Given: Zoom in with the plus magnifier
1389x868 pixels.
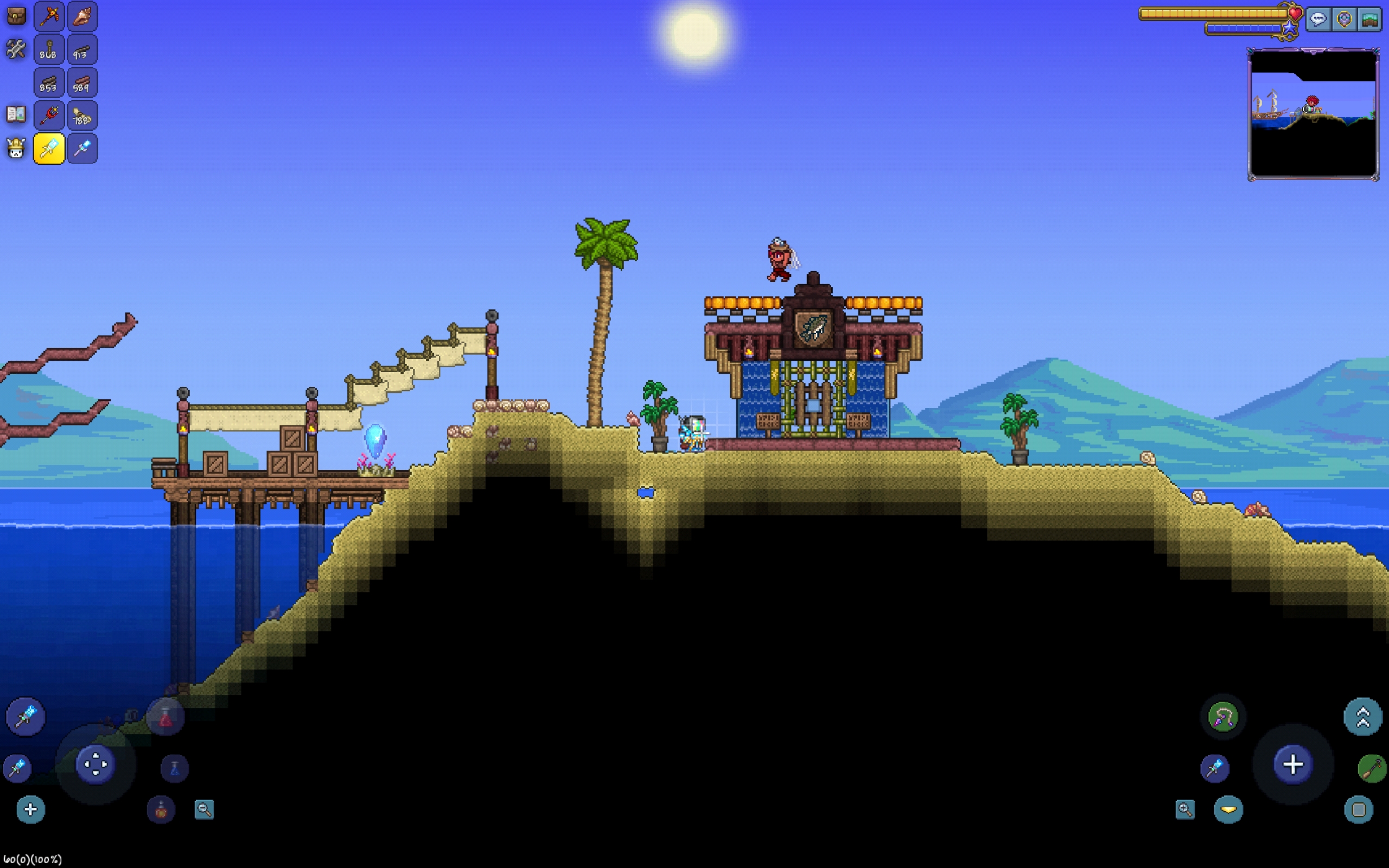Looking at the screenshot, I should tap(1184, 809).
